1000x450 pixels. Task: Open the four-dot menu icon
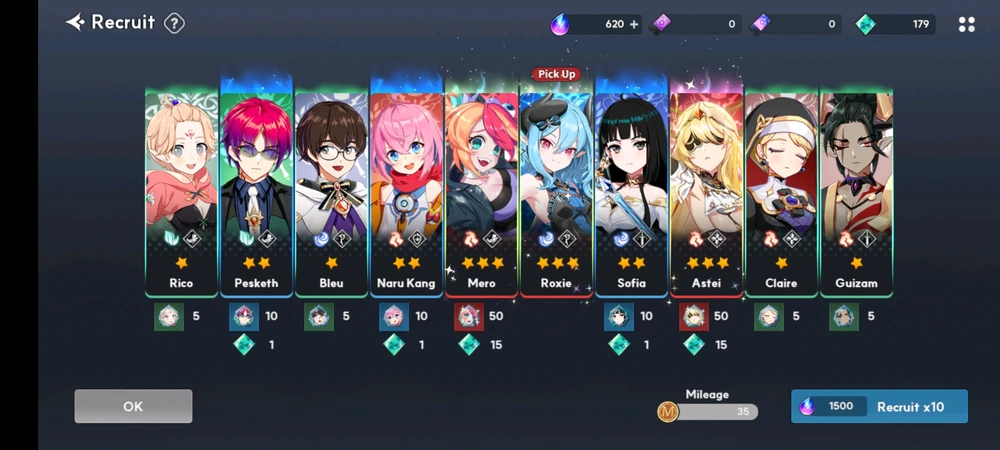[966, 24]
